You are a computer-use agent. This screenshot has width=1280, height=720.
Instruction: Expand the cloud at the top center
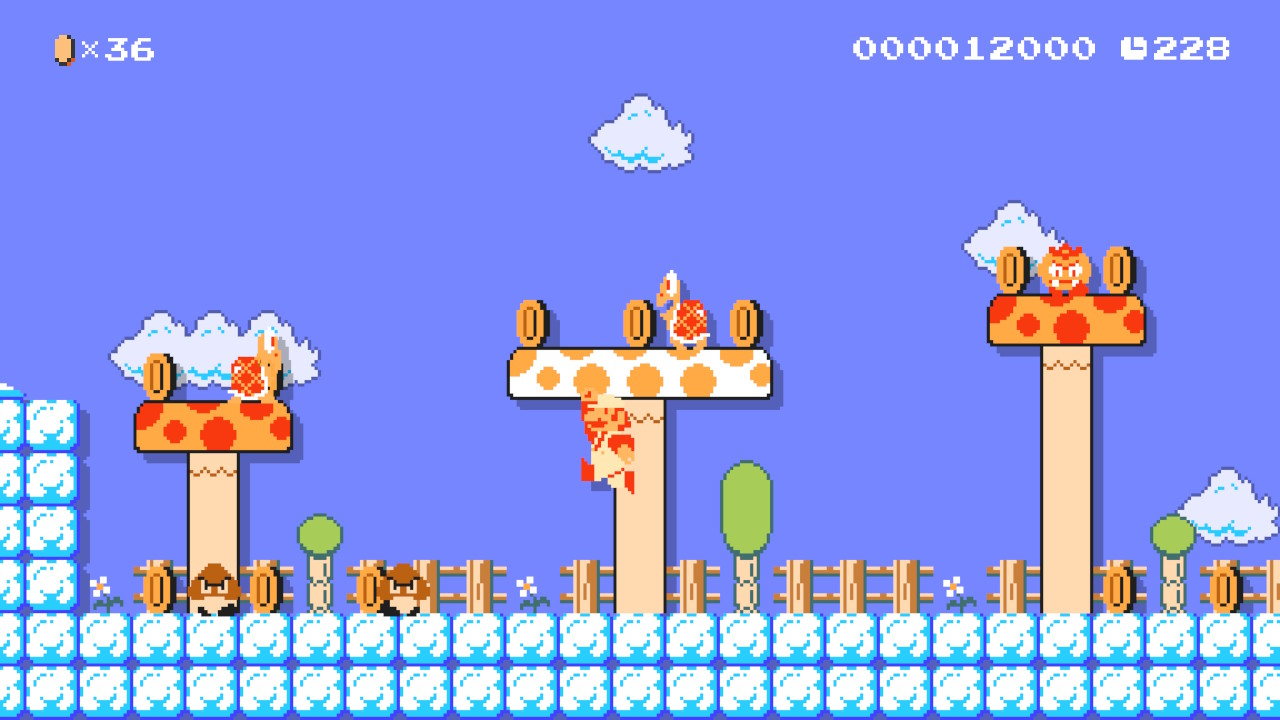tap(640, 130)
